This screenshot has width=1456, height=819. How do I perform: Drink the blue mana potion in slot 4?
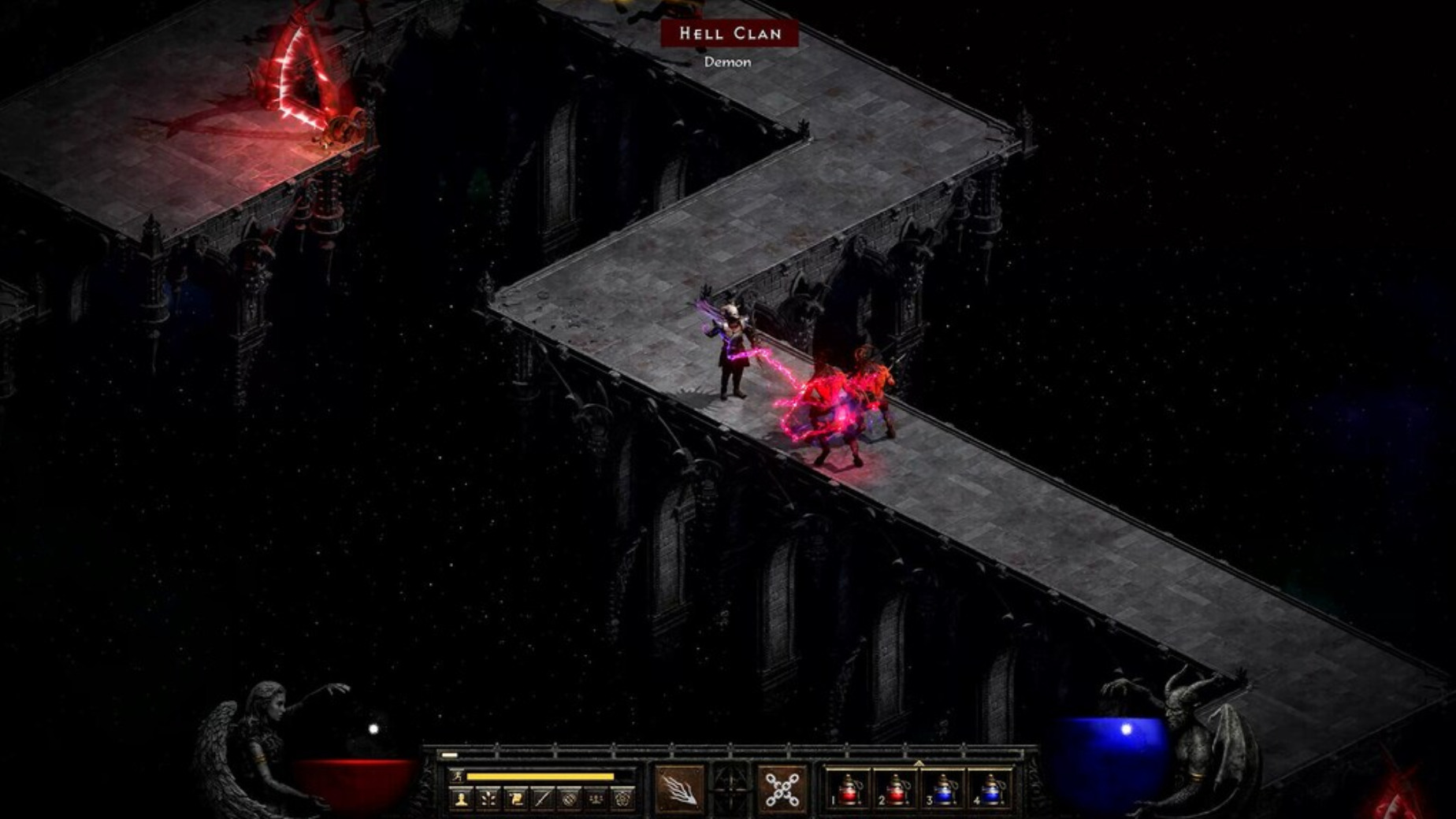pyautogui.click(x=991, y=790)
